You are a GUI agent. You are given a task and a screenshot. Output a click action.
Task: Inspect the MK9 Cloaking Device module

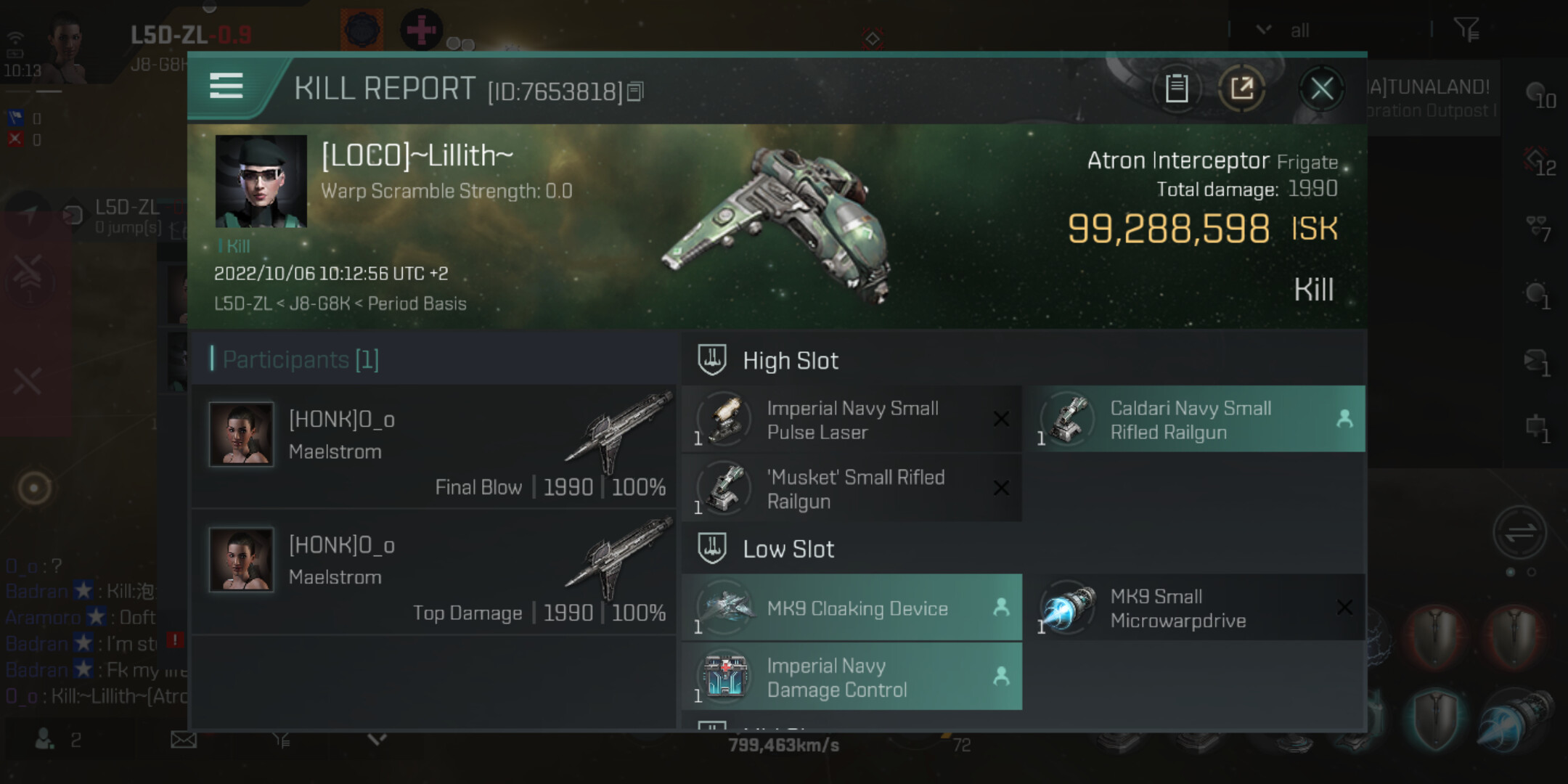(852, 608)
